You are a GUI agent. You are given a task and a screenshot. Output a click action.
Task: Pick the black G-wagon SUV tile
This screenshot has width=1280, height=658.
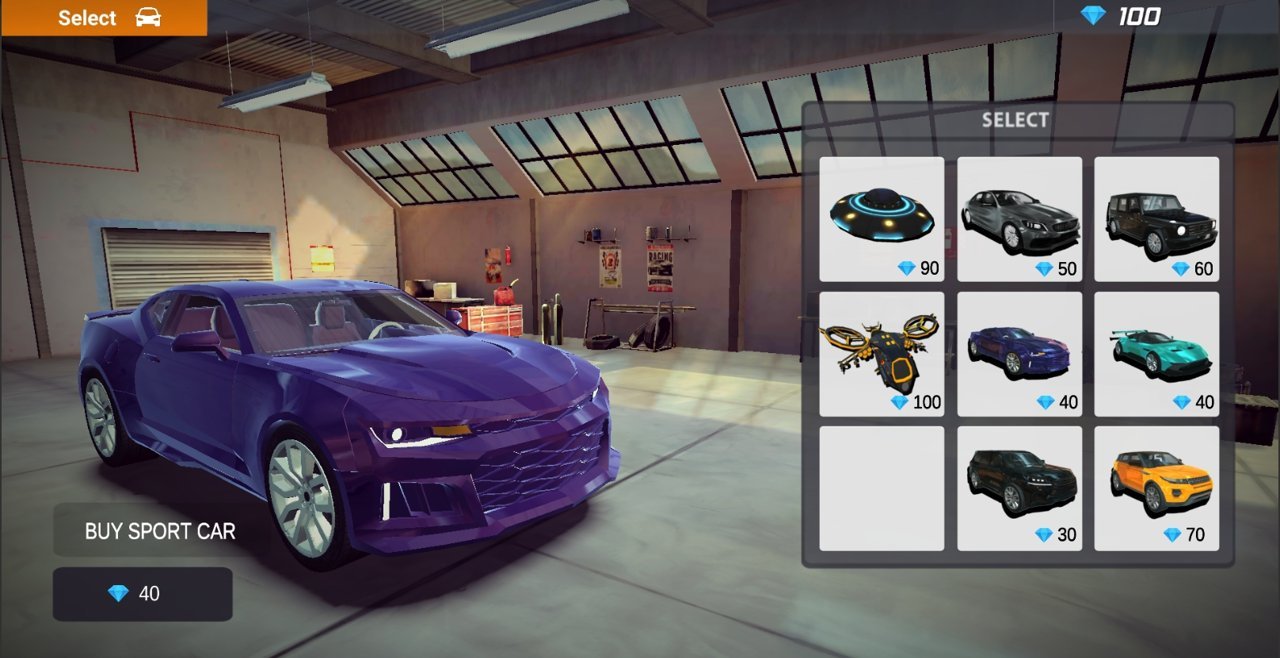pyautogui.click(x=1156, y=219)
